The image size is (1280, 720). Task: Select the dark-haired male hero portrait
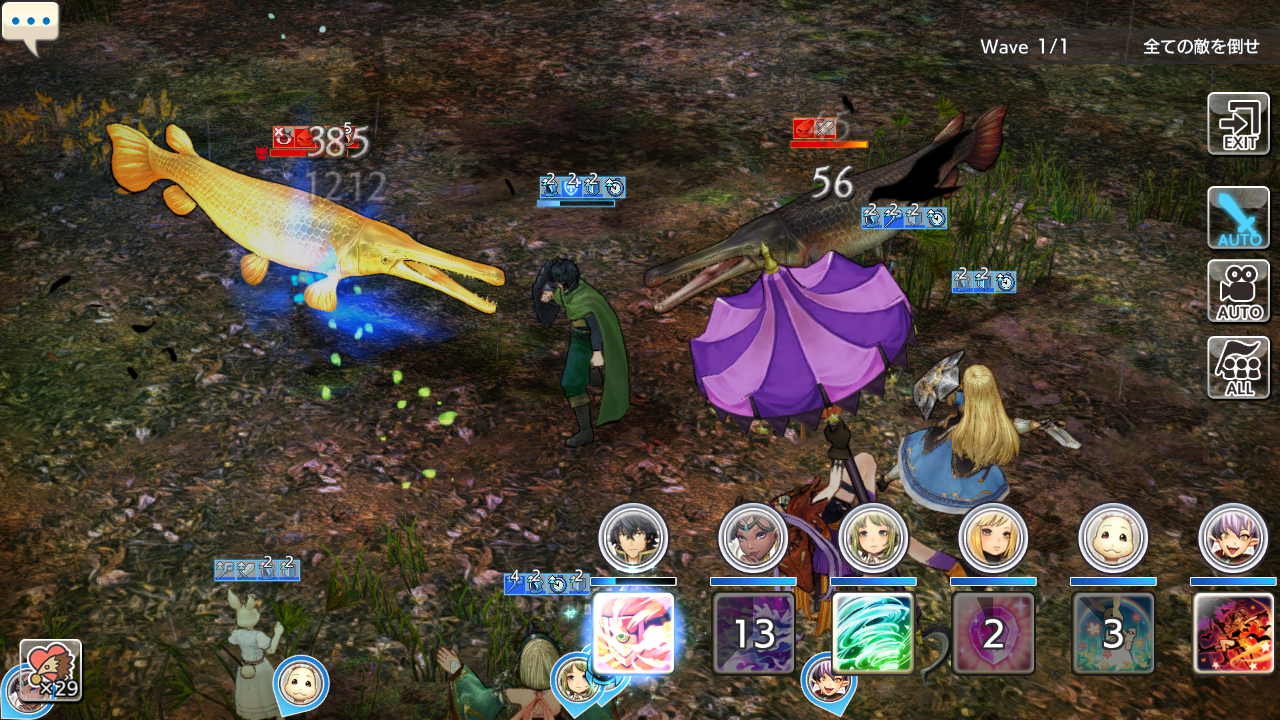point(633,538)
